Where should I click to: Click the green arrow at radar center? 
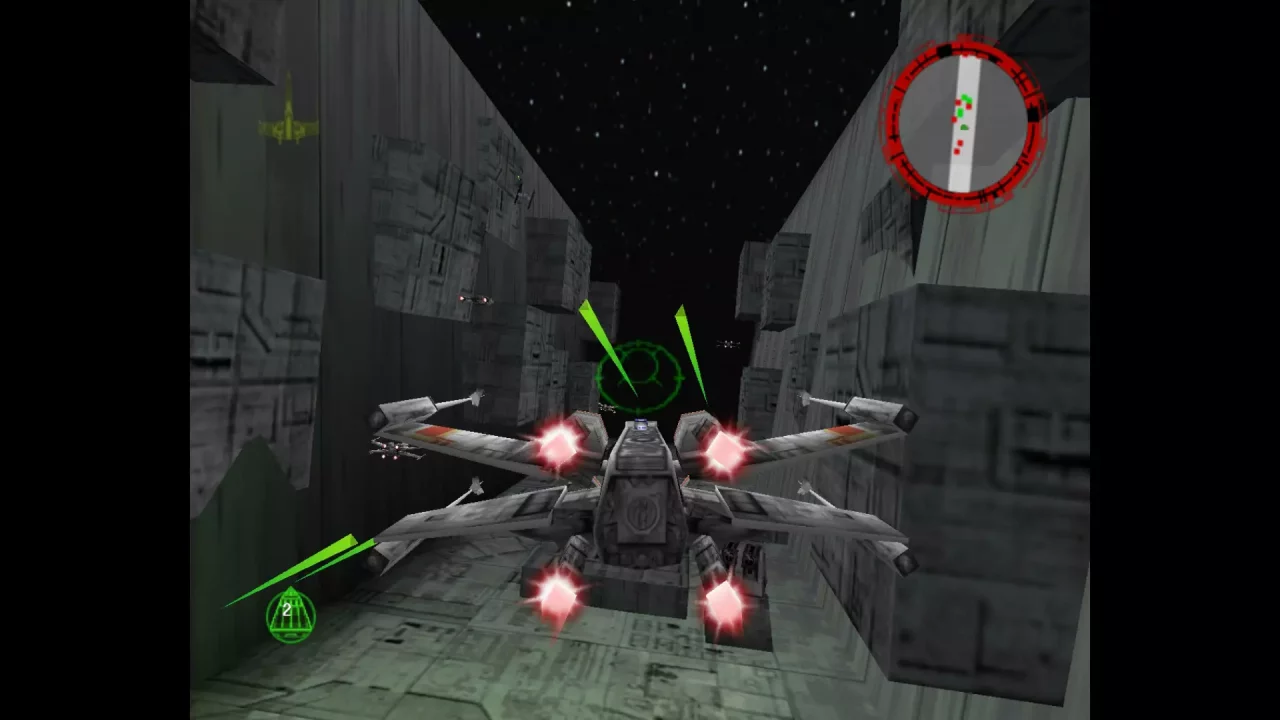964,126
